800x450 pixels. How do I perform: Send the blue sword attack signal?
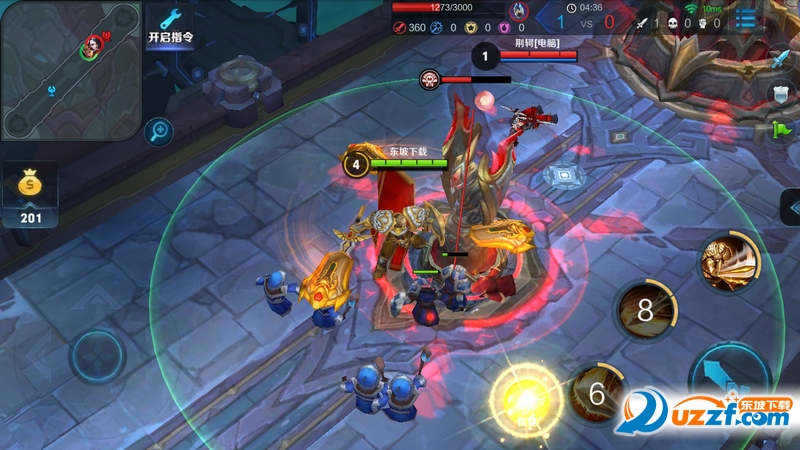pos(780,59)
